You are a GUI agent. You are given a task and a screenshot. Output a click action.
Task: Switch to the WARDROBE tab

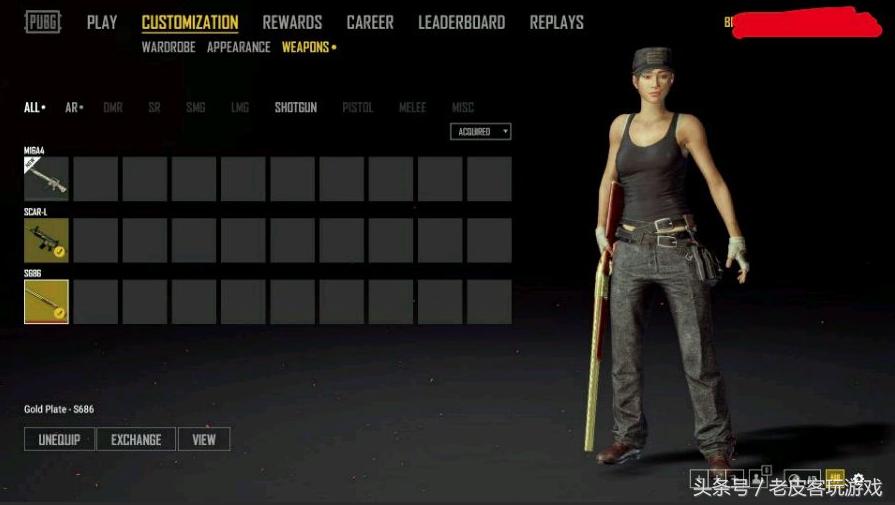coord(168,47)
